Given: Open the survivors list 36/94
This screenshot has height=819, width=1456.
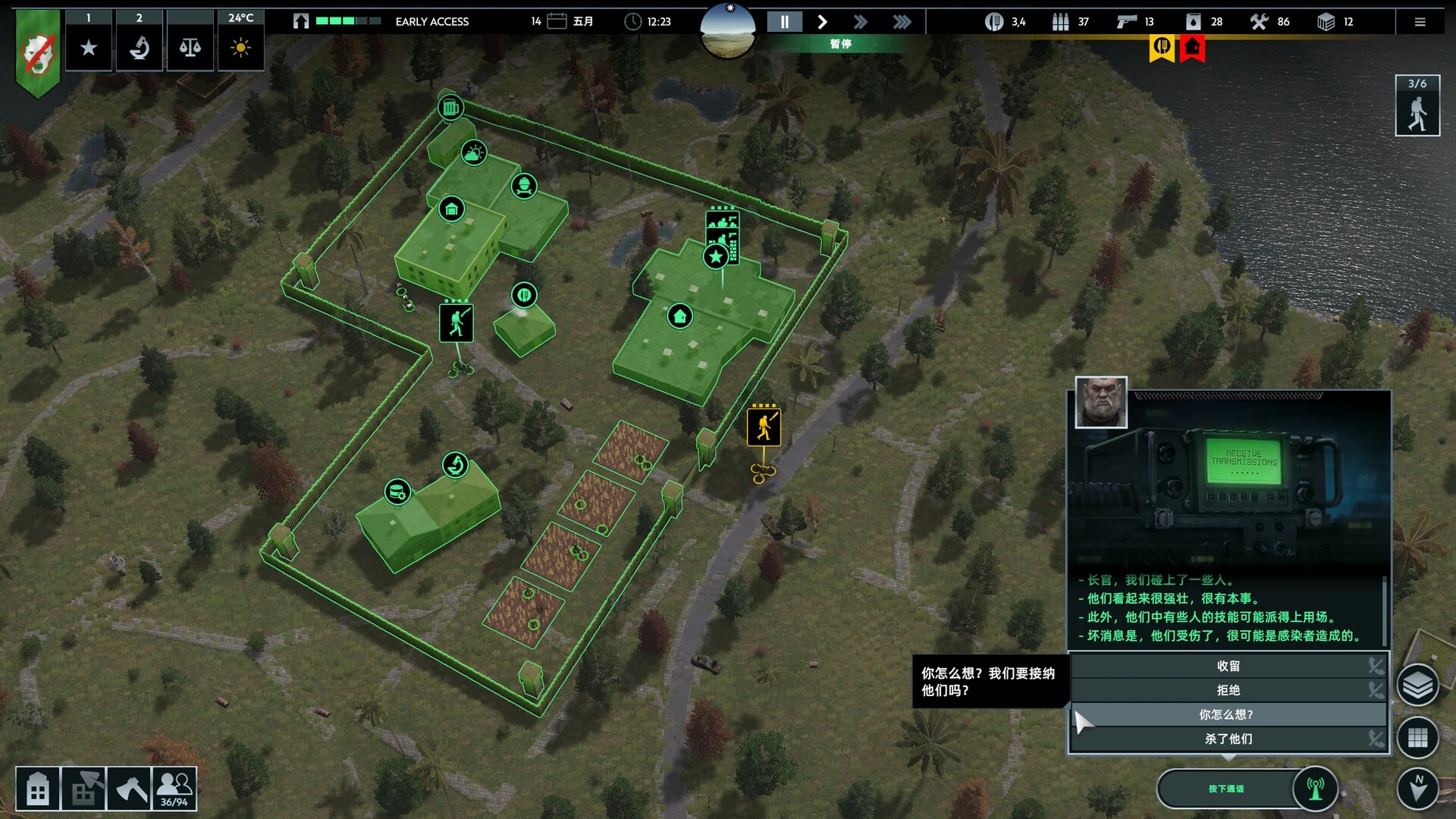Looking at the screenshot, I should (x=174, y=789).
